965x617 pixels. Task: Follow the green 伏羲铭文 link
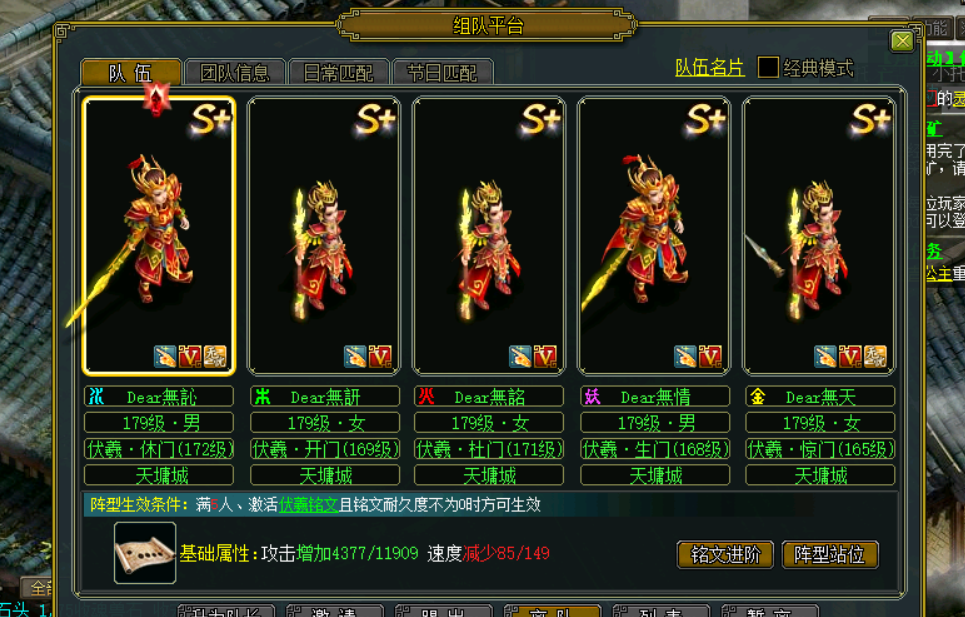[309, 505]
